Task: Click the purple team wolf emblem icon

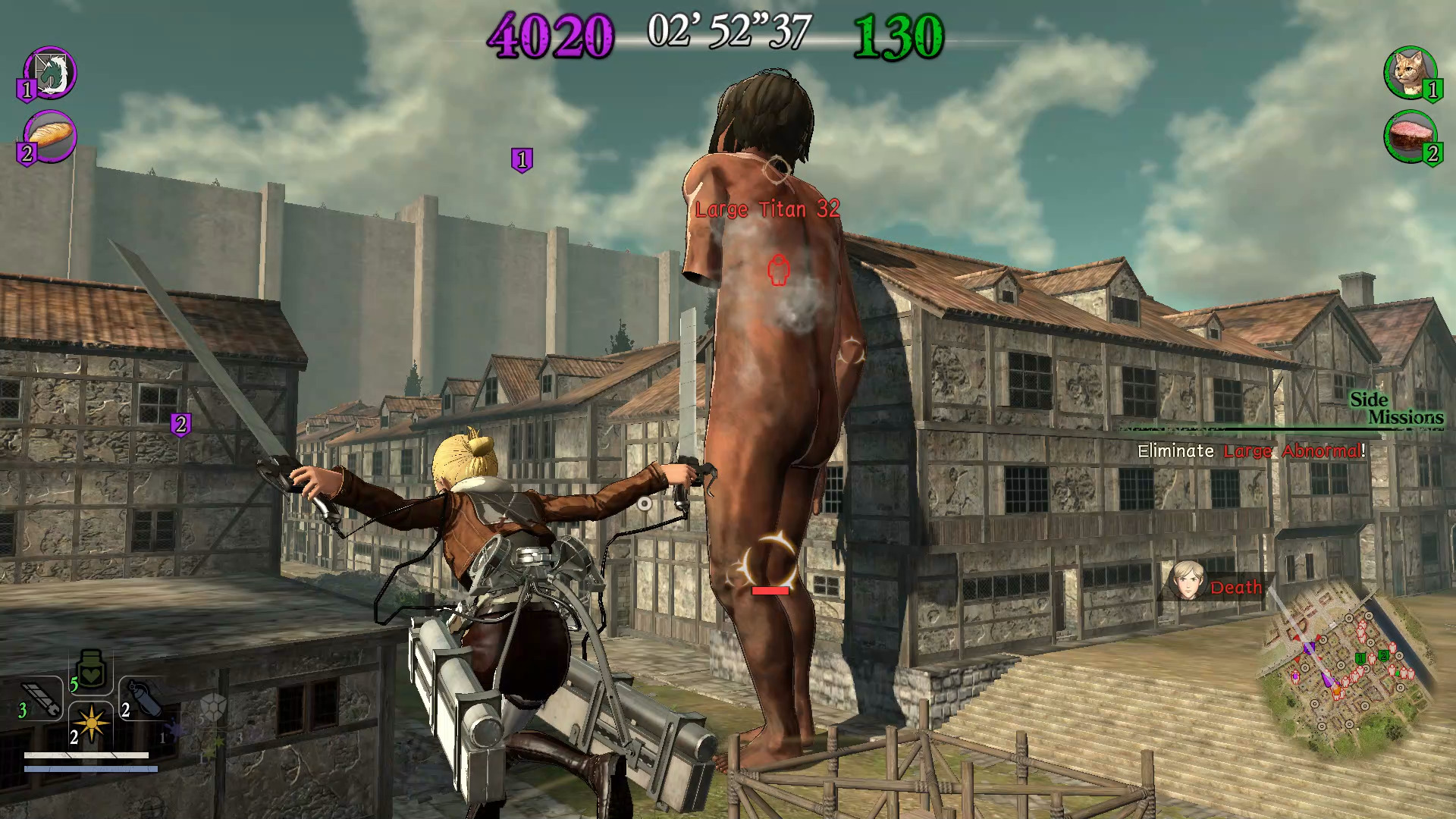Action: click(x=50, y=73)
